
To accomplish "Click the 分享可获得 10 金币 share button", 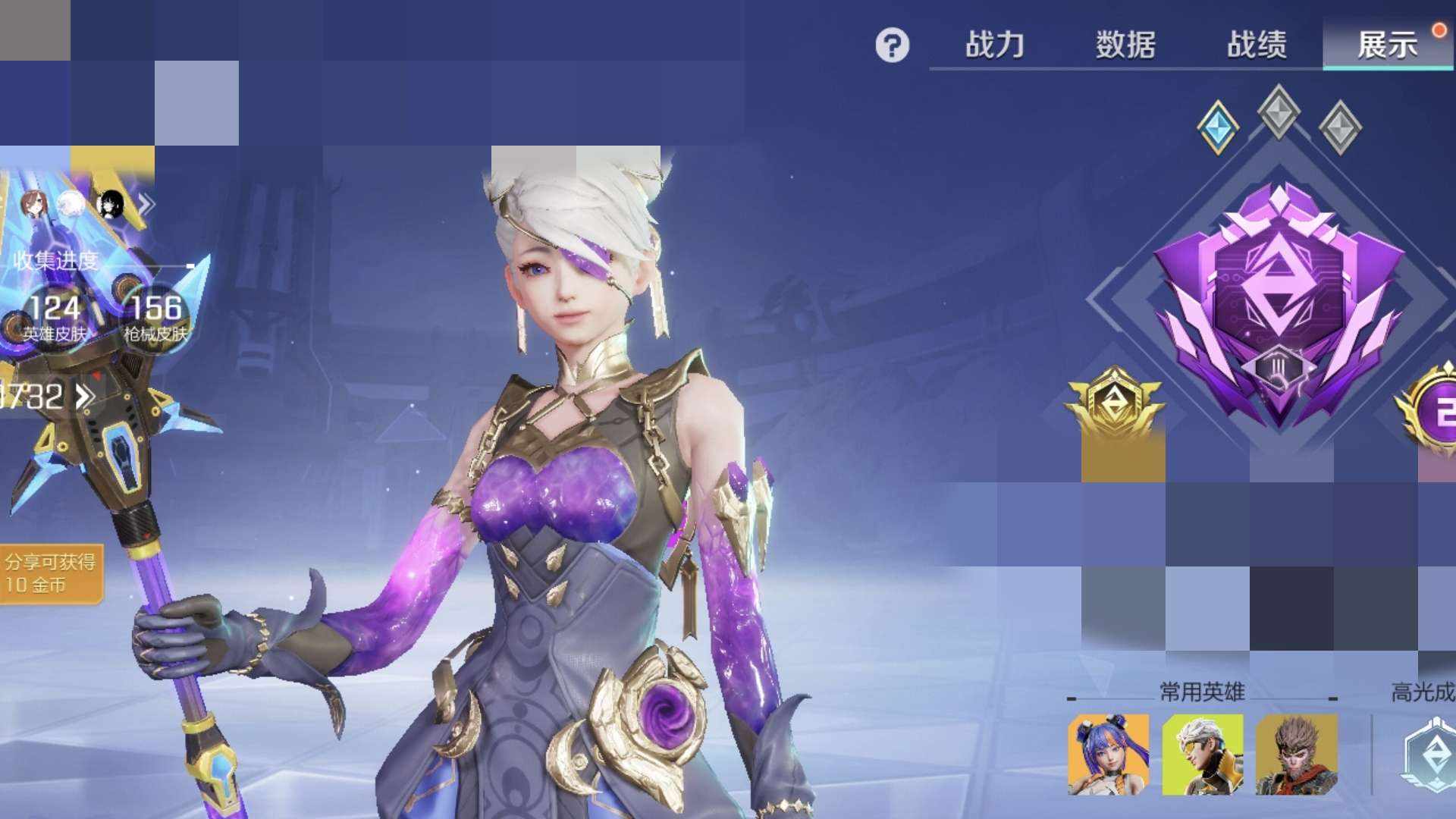I will pos(50,573).
